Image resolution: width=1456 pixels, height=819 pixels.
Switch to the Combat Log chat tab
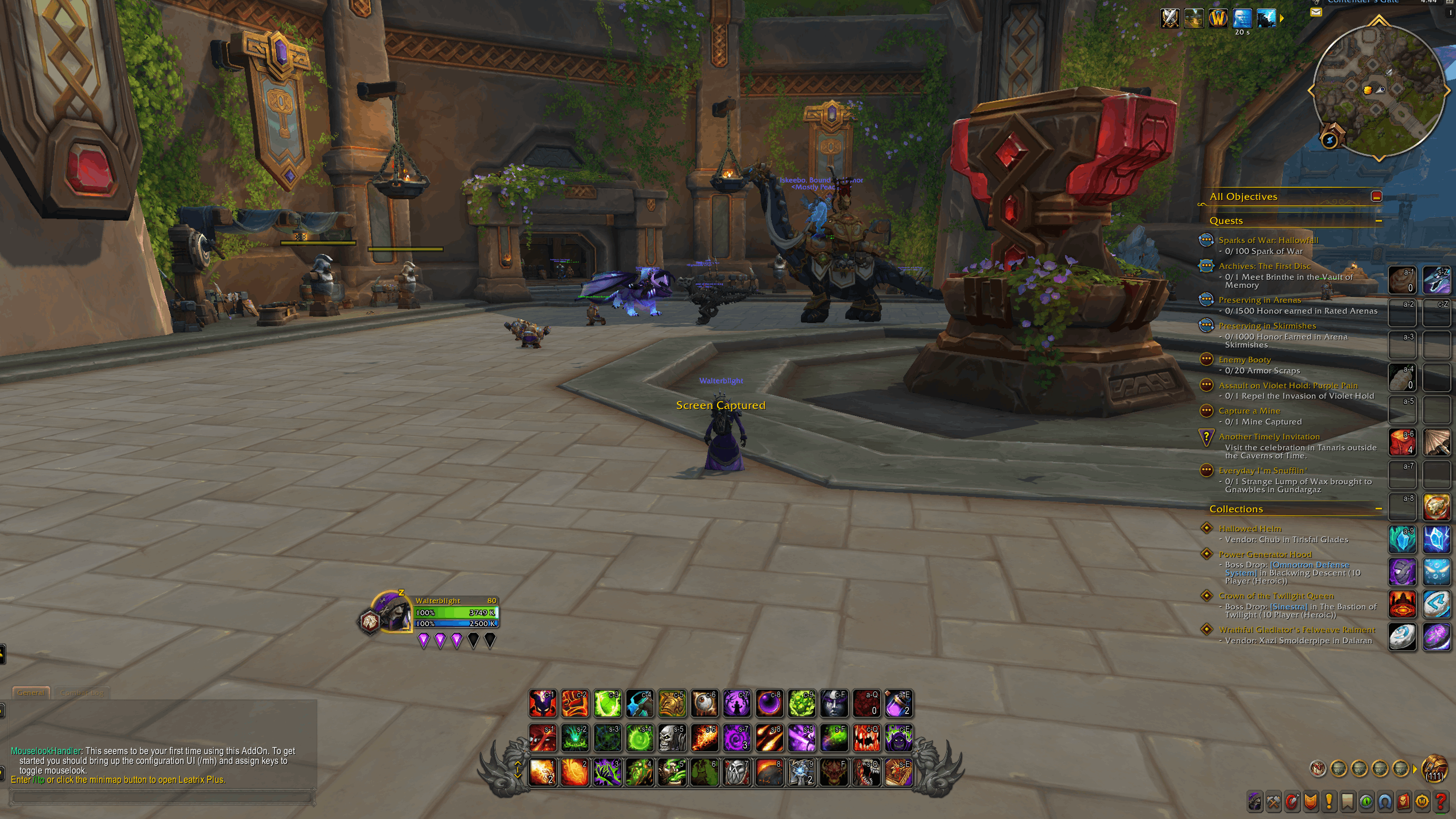[82, 693]
